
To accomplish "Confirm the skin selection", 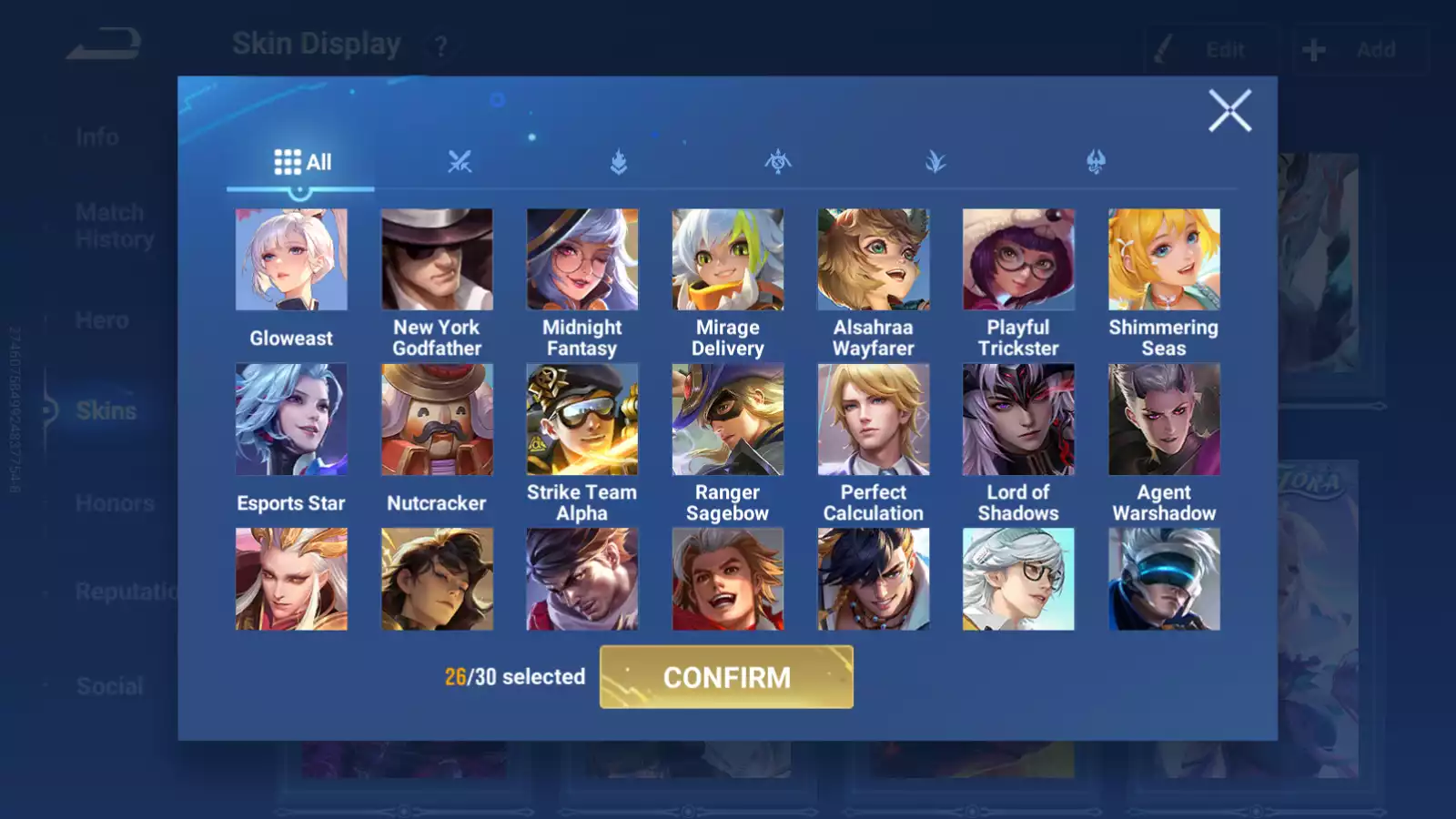I will coord(726,677).
